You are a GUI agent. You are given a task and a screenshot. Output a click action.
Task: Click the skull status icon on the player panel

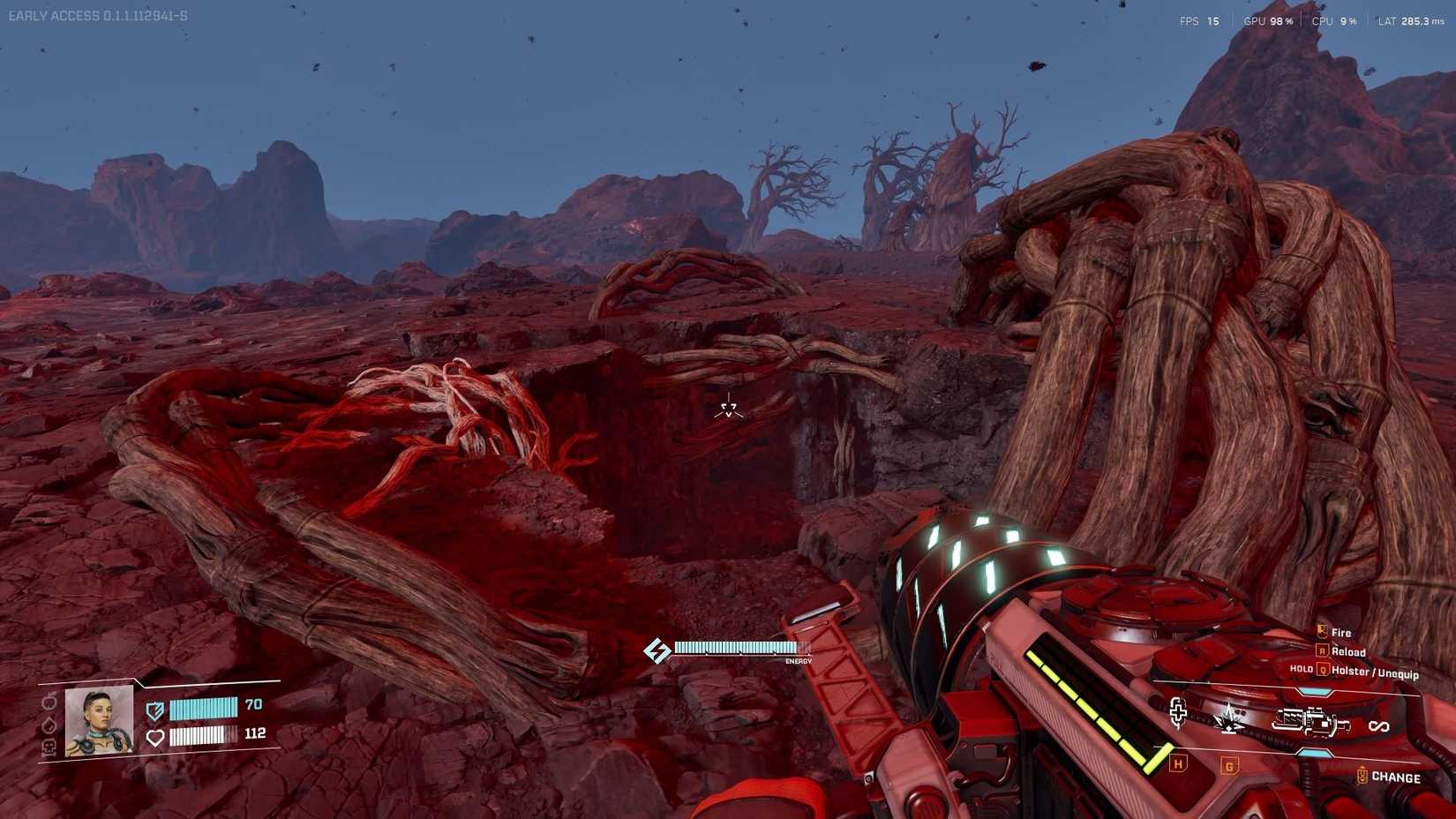tap(49, 746)
